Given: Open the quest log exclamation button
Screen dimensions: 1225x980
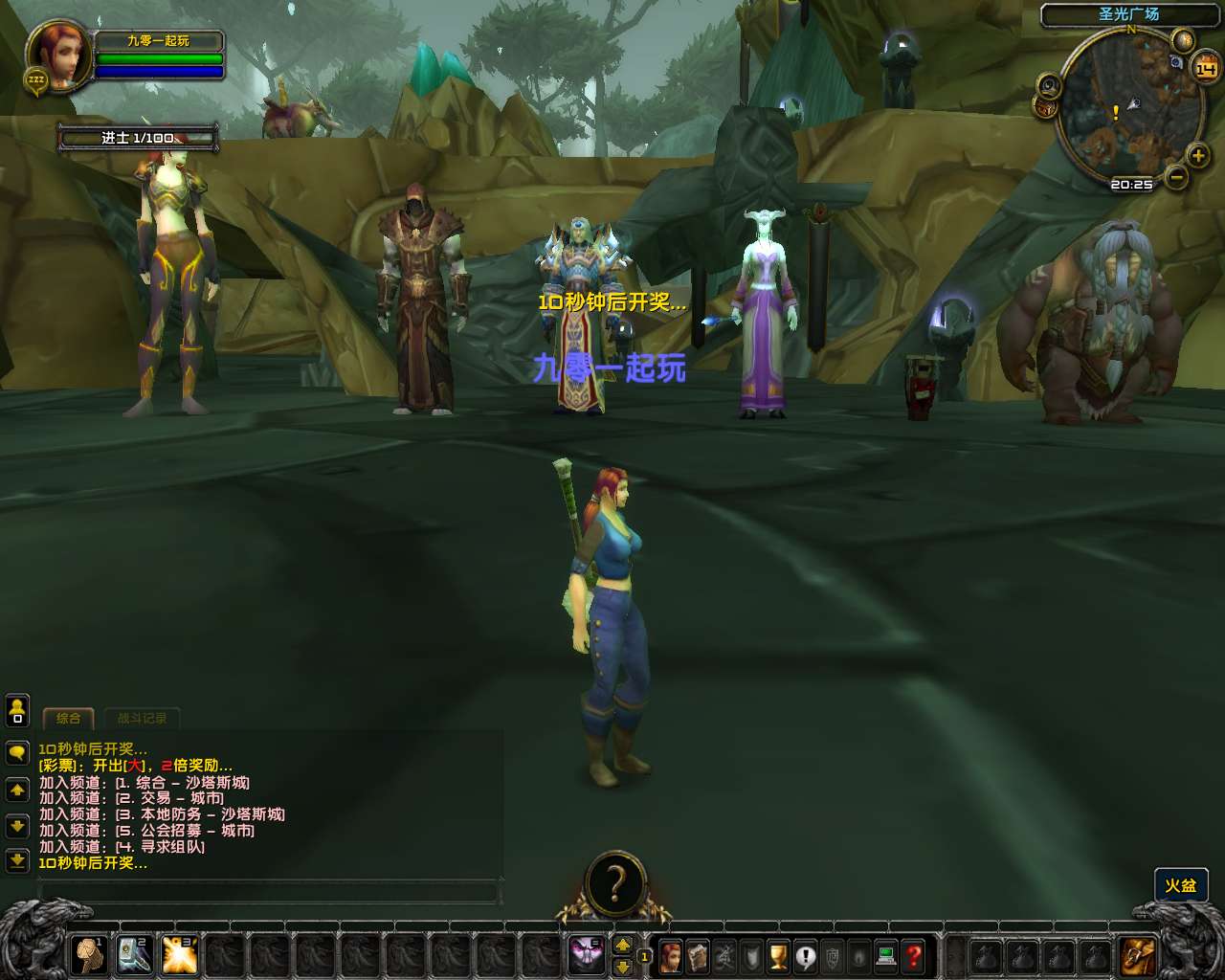Looking at the screenshot, I should coord(806,956).
